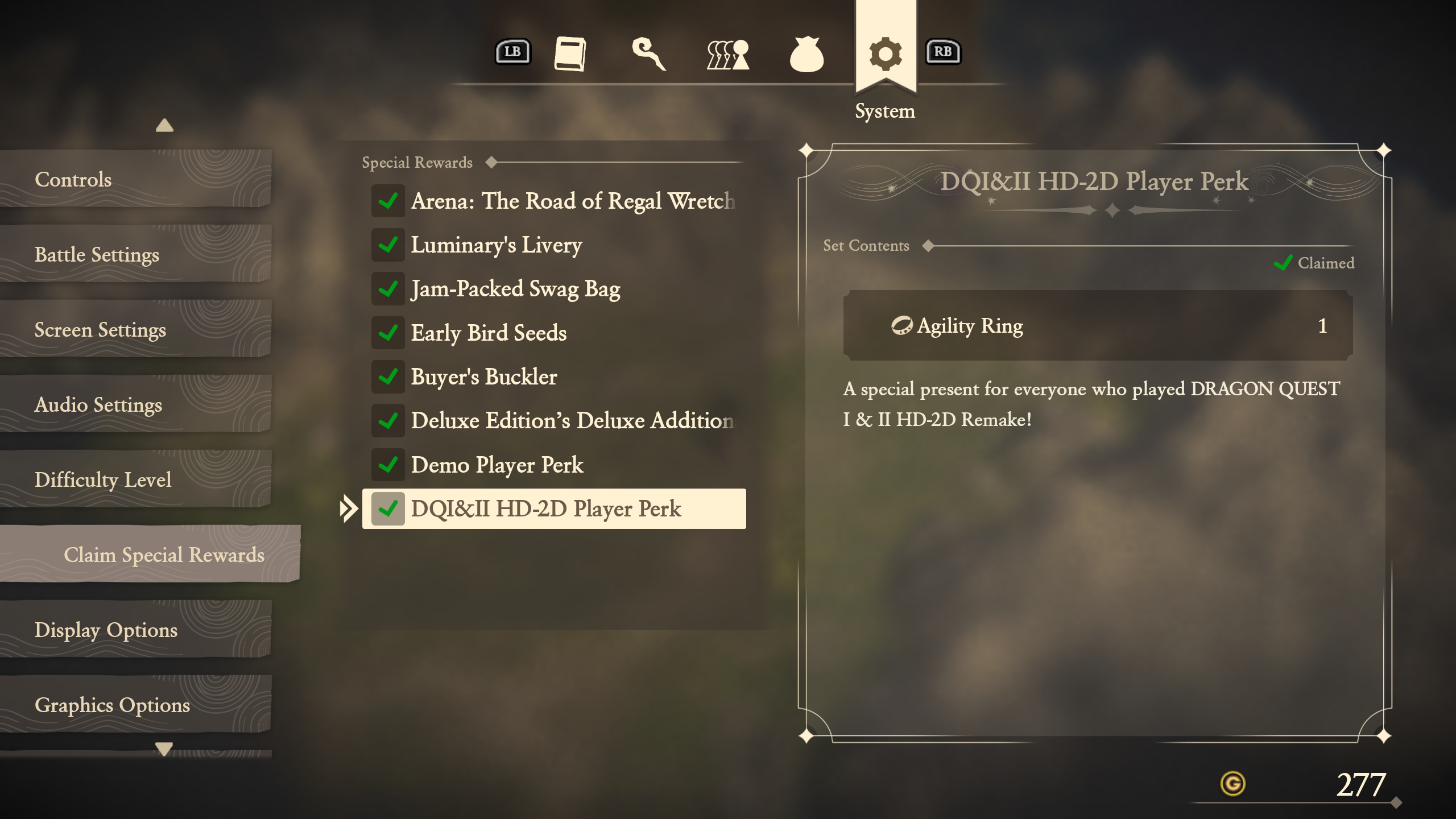Select Battle Settings in the menu
Viewport: 1456px width, 819px height.
[134, 255]
